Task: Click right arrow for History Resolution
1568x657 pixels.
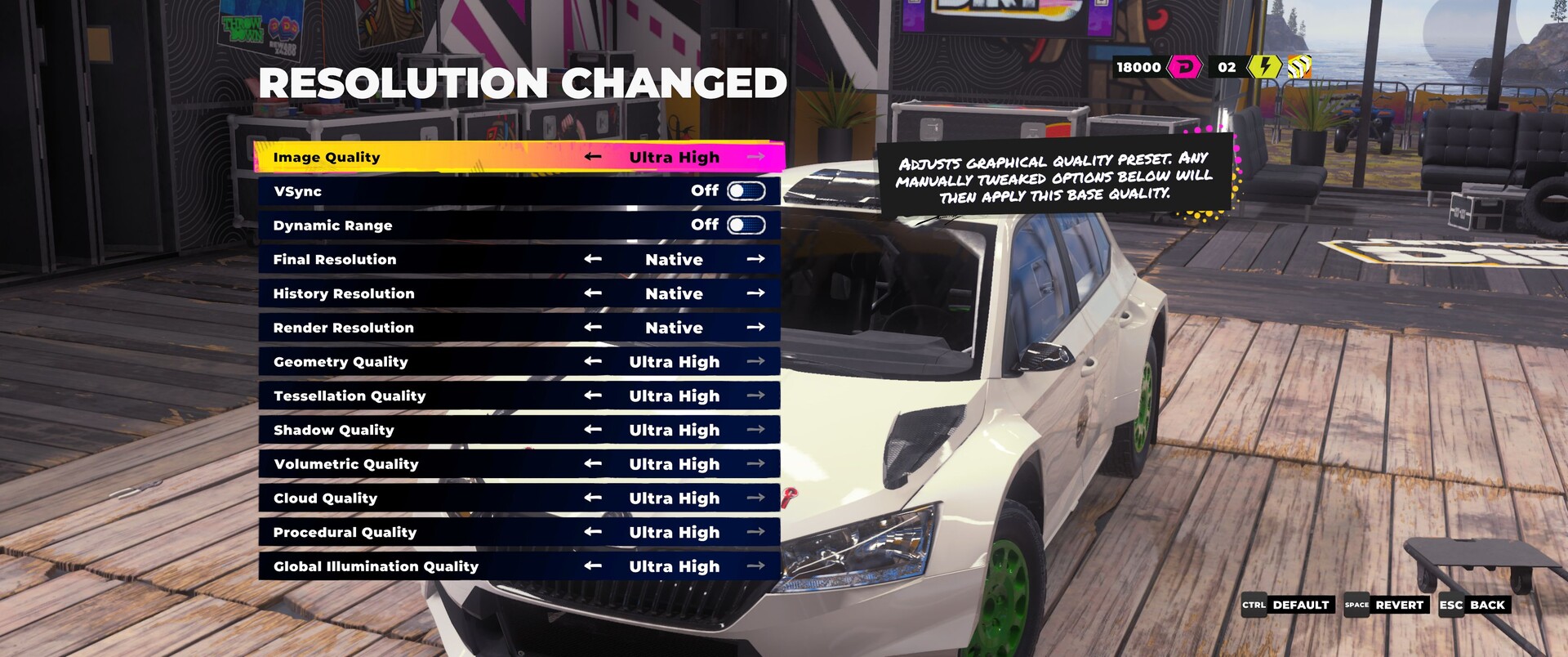Action: [x=755, y=293]
